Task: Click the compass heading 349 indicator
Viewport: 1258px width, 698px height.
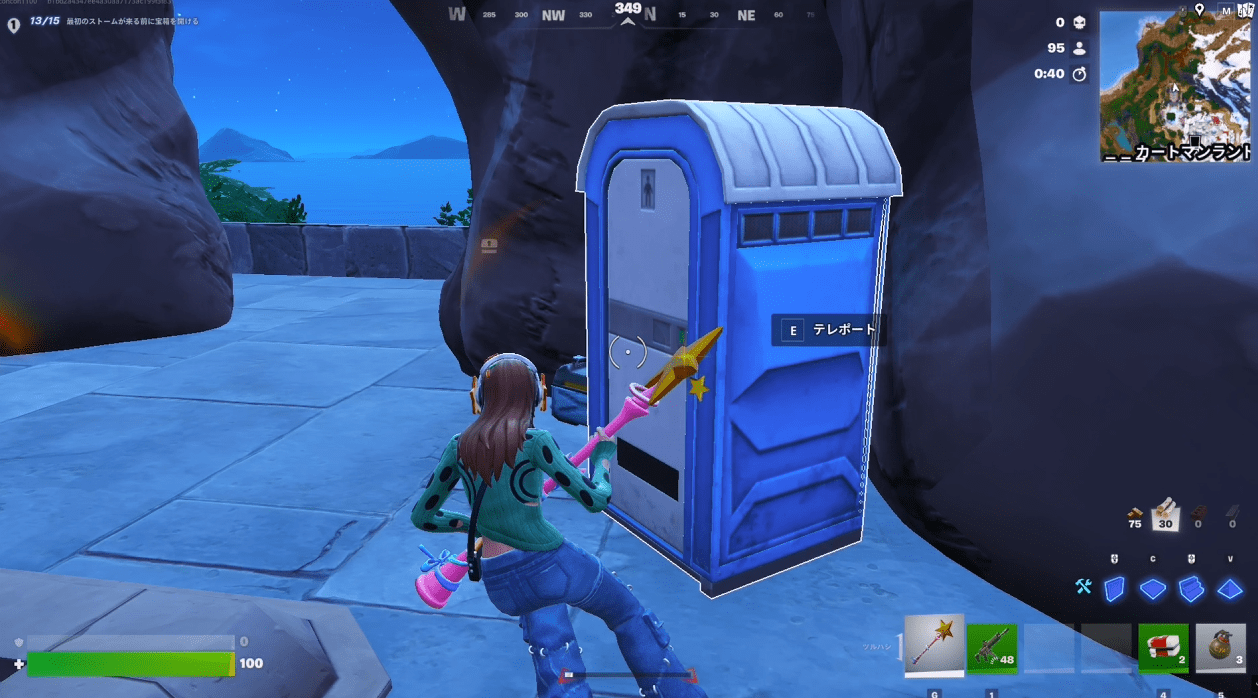Action: coord(628,11)
